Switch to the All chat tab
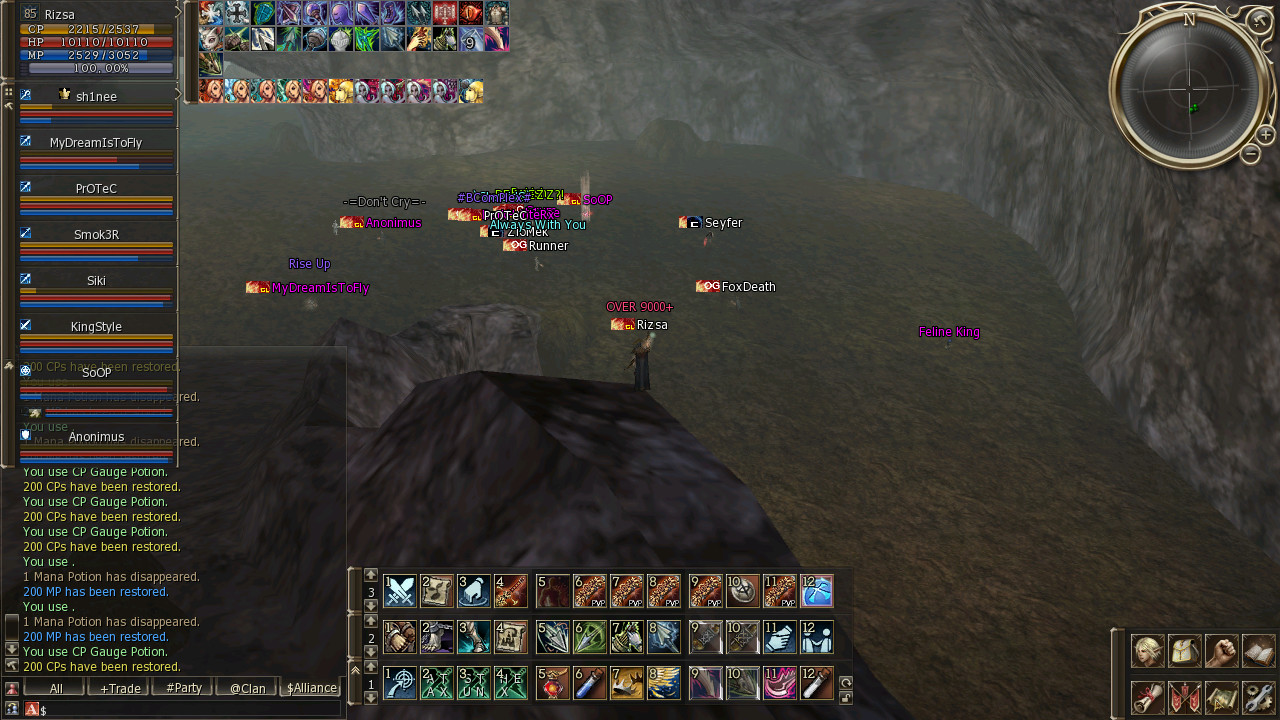The image size is (1280, 720). coord(56,688)
